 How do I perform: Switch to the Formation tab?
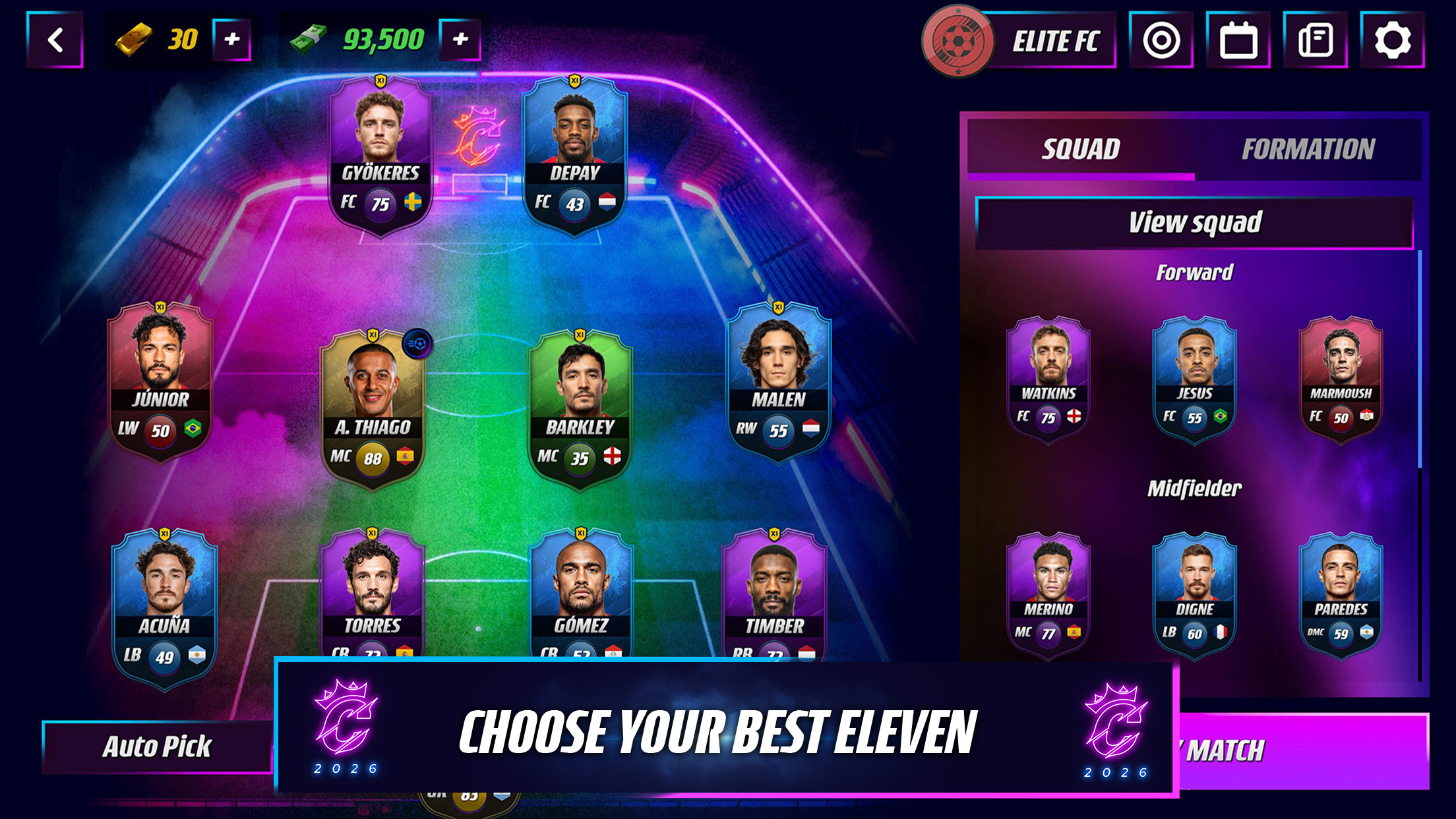pos(1308,149)
